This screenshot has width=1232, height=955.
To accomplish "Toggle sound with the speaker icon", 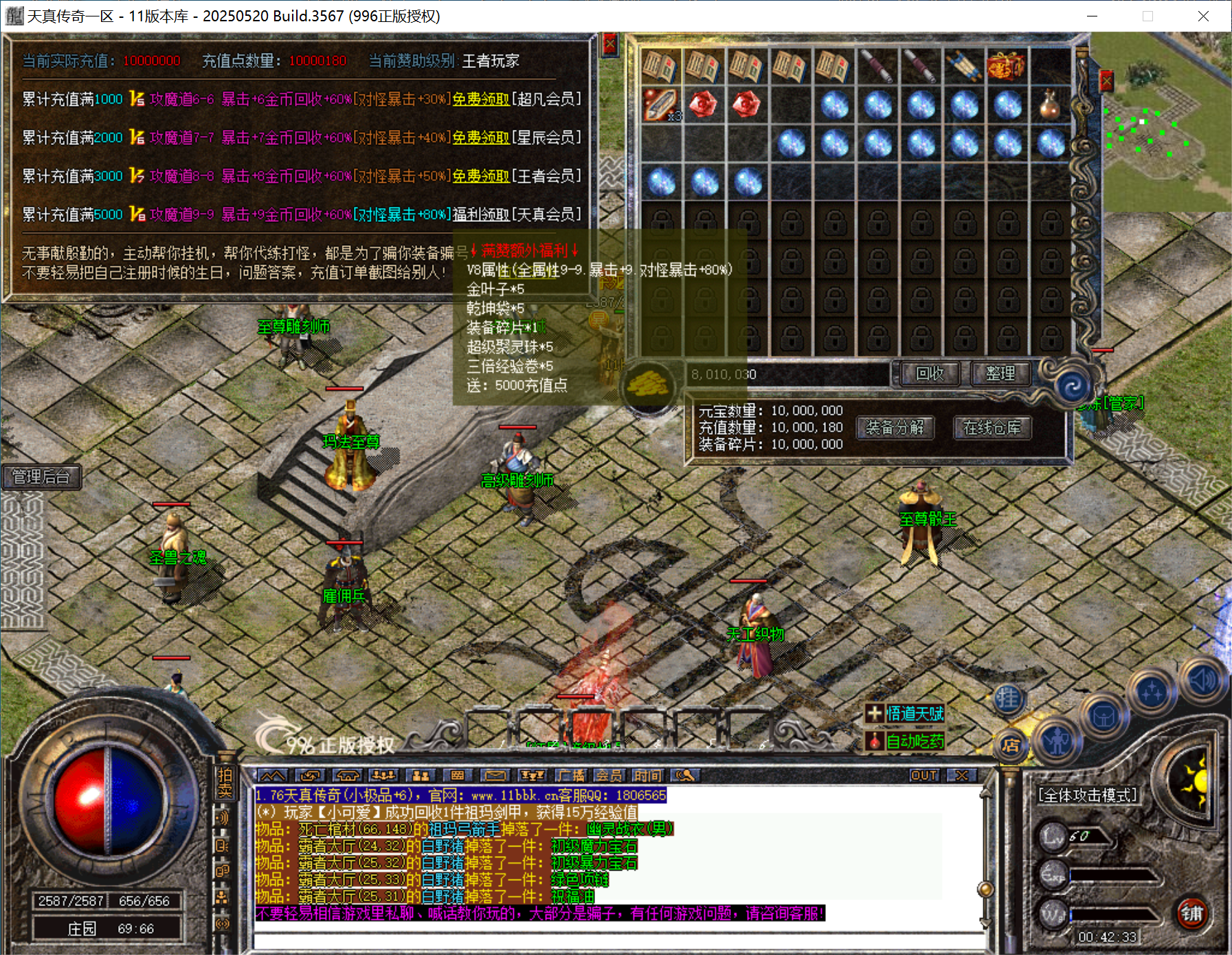I will [x=1202, y=681].
